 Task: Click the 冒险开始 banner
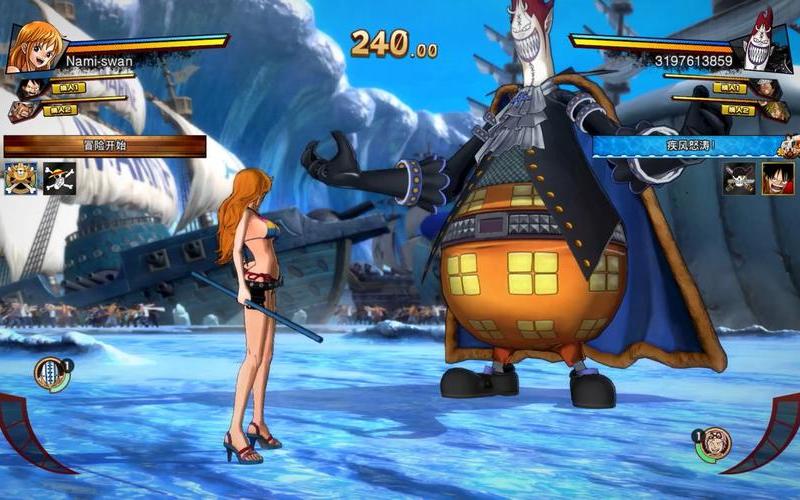(x=105, y=146)
